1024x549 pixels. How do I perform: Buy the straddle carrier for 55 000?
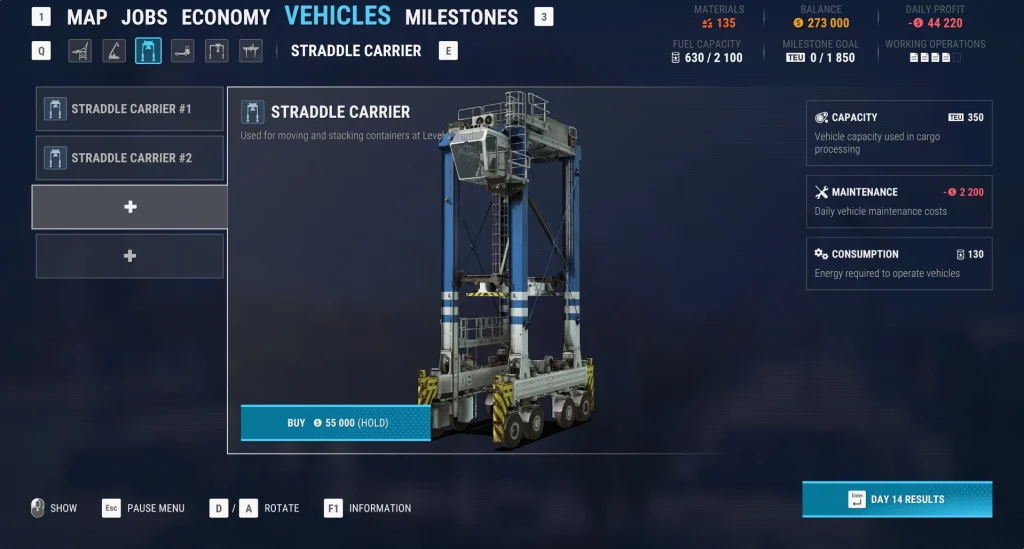[335, 423]
